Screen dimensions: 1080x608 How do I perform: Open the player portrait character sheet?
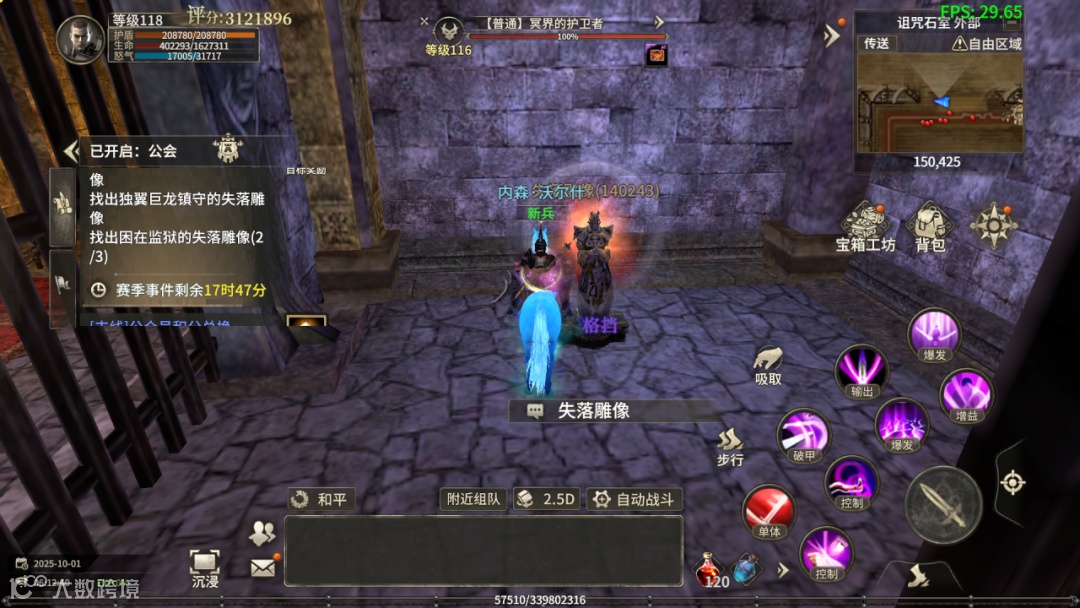[80, 40]
